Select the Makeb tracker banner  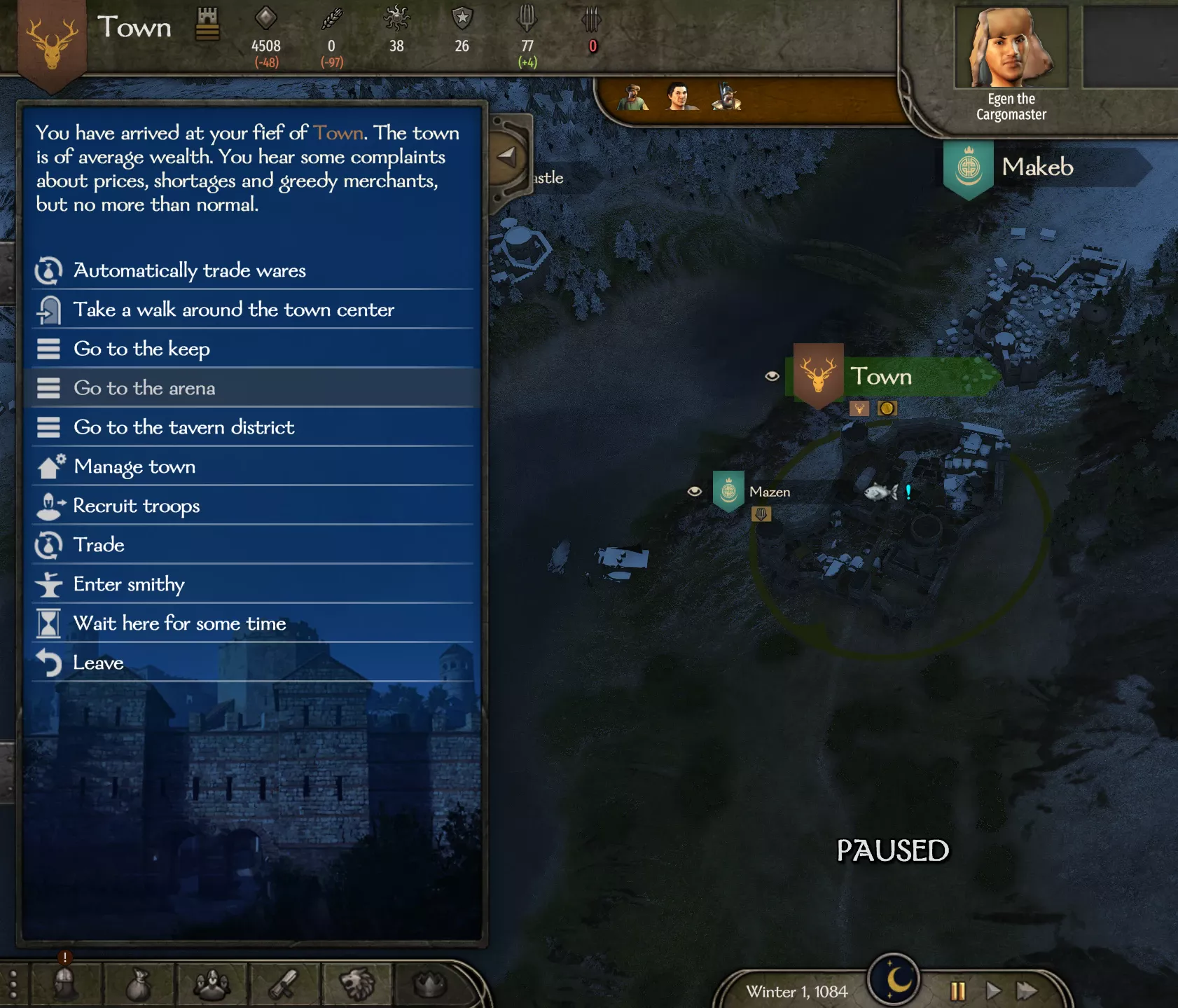click(1037, 167)
